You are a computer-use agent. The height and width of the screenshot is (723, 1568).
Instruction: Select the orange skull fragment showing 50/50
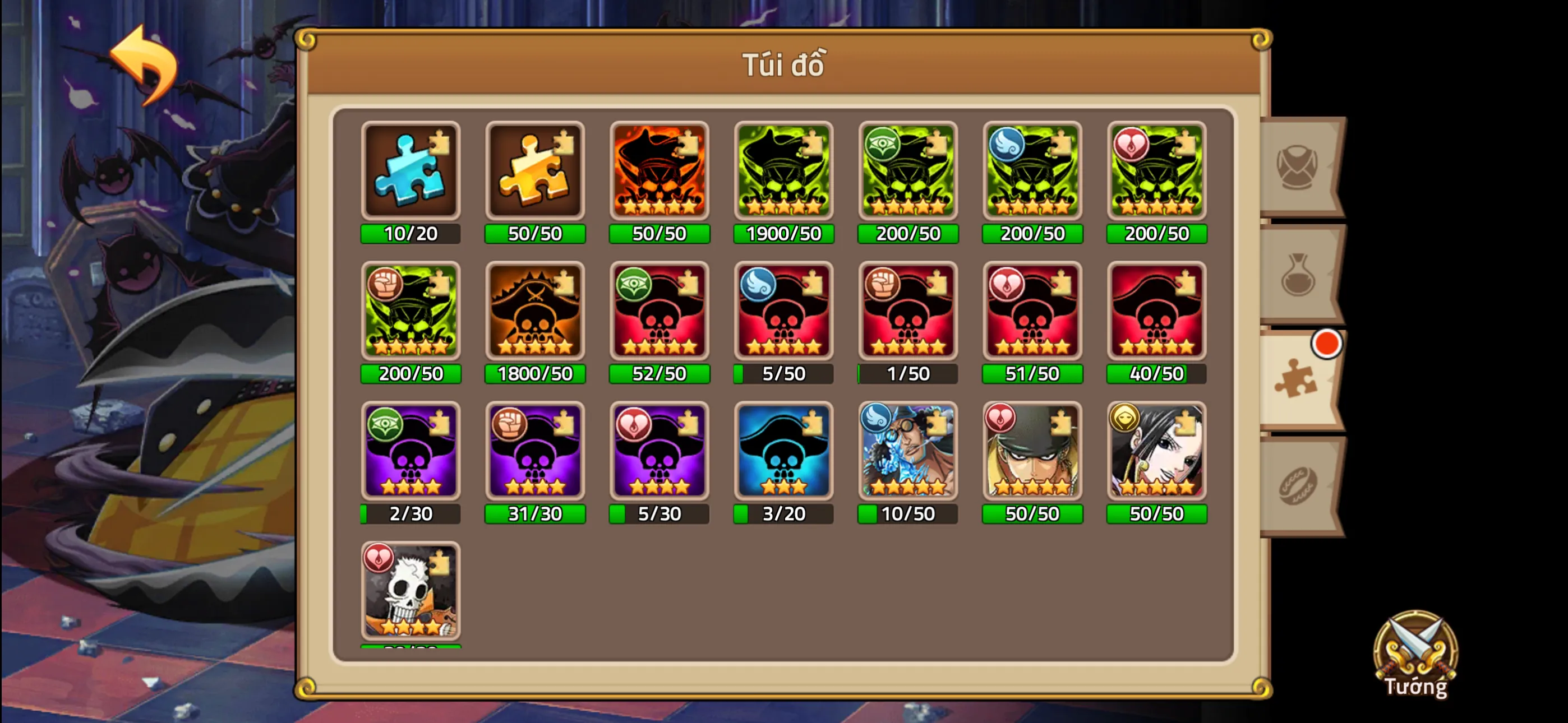[x=659, y=171]
